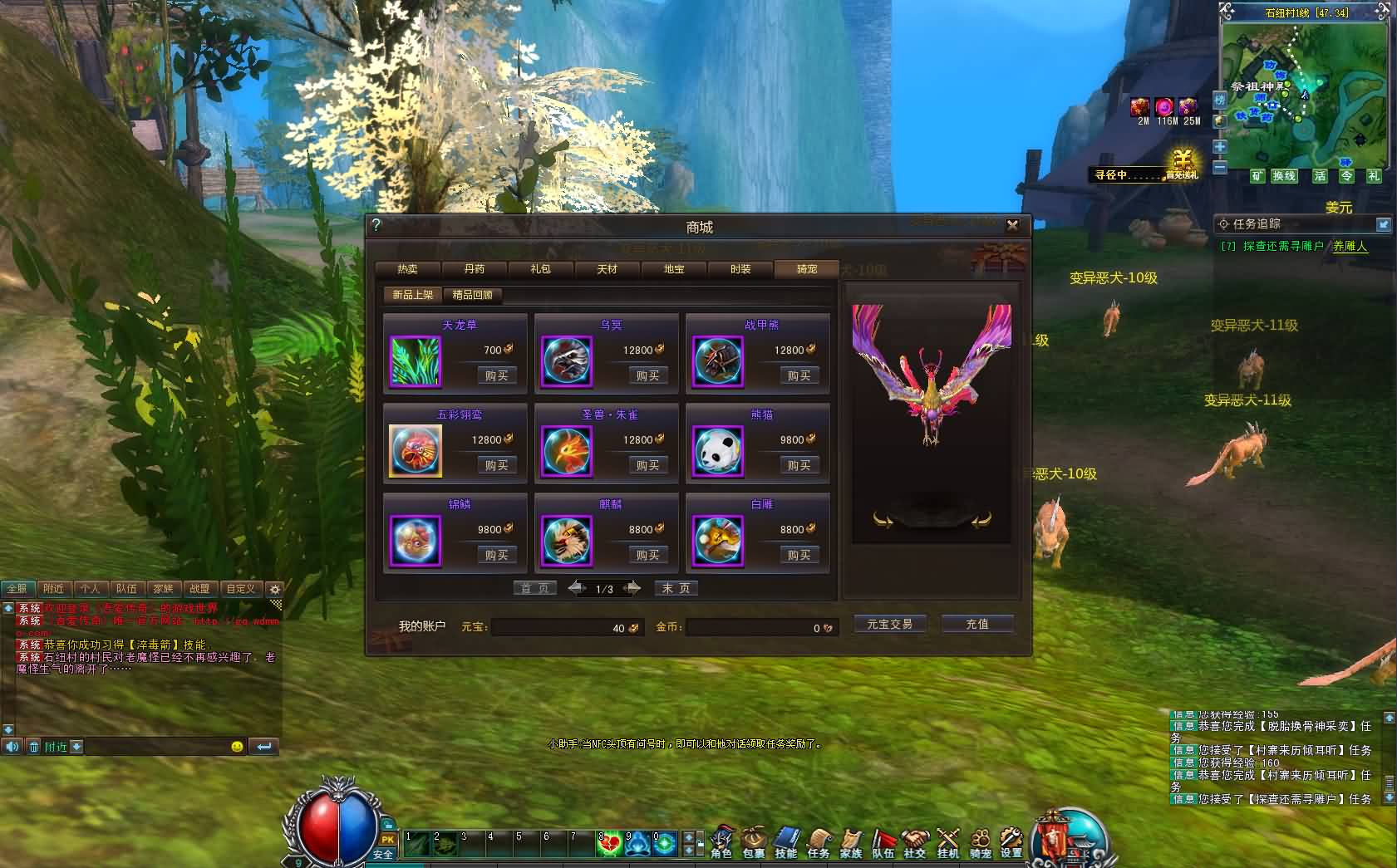Image resolution: width=1397 pixels, height=868 pixels.
Task: Switch chat to the 队伍 tab
Action: (126, 588)
